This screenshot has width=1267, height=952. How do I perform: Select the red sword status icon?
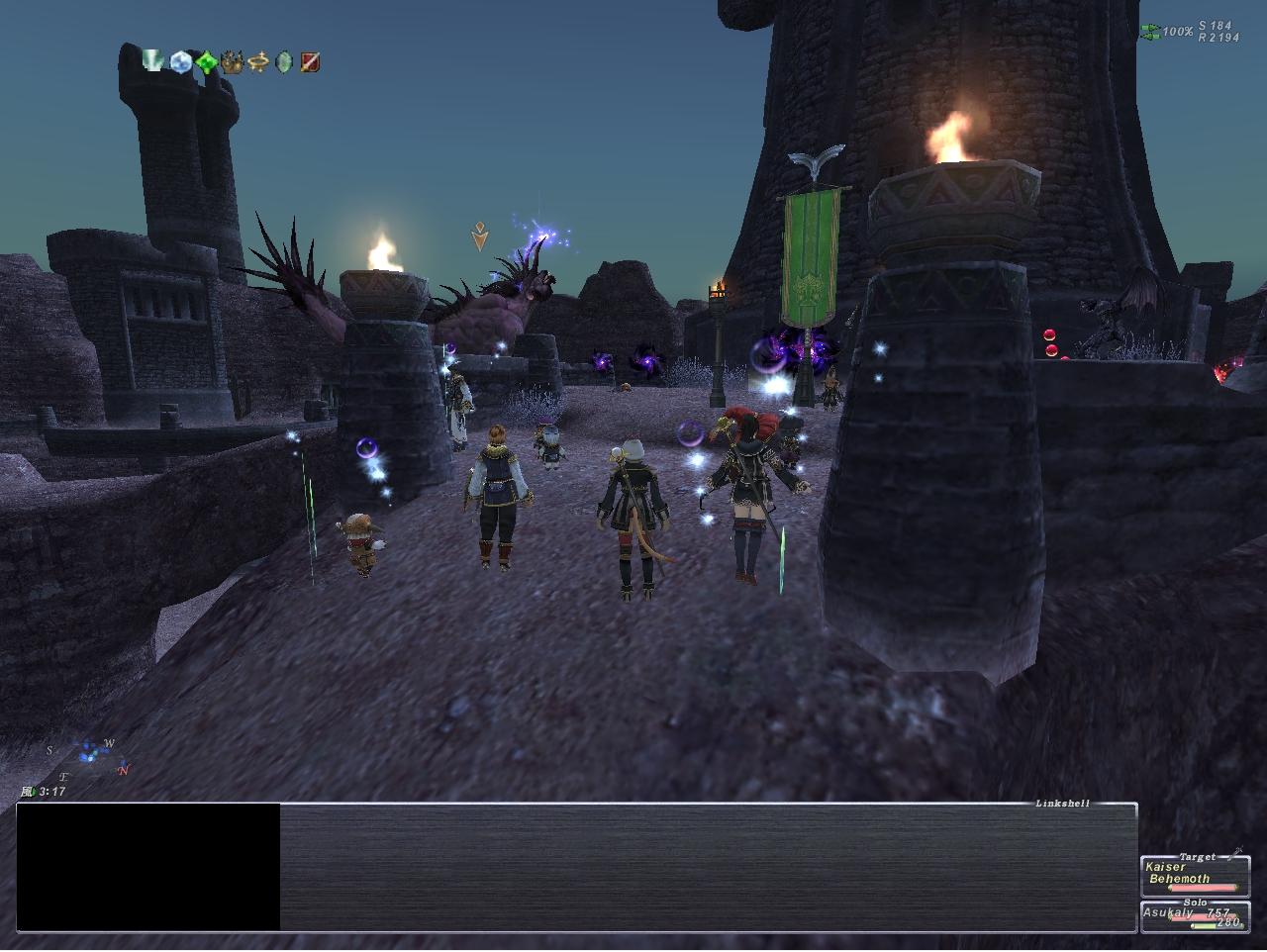[310, 63]
